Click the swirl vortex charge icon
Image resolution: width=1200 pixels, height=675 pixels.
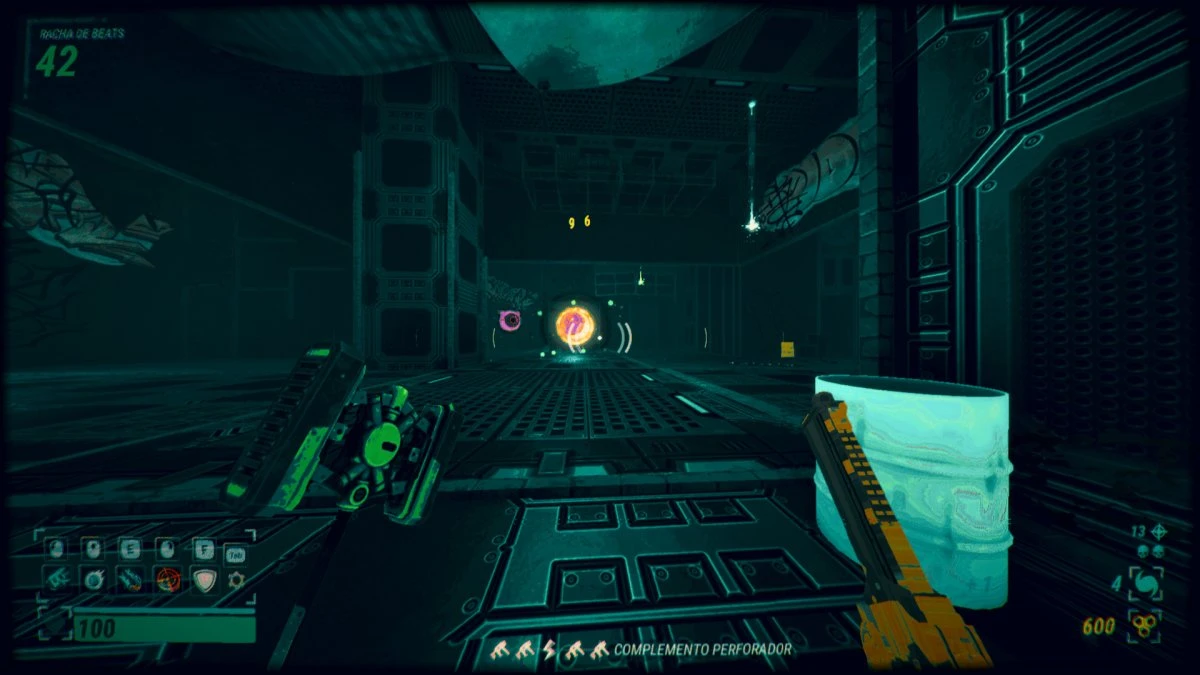click(1144, 583)
